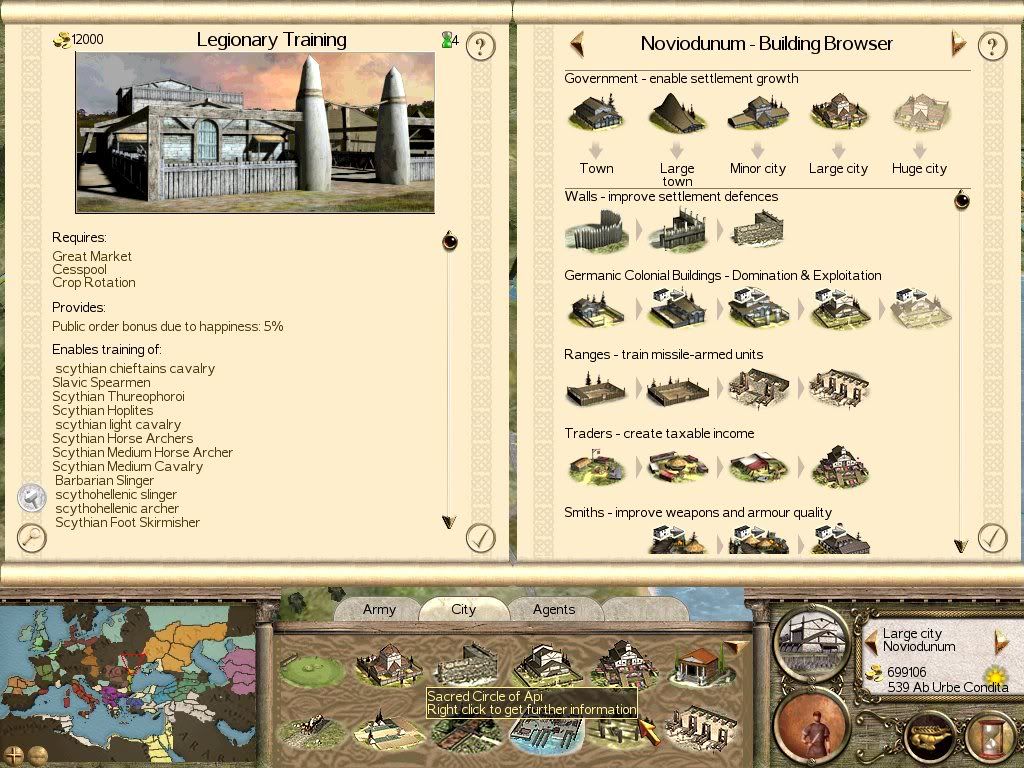The image size is (1024, 768).
Task: Dismiss the Building Browser with its checkmark
Action: [991, 538]
